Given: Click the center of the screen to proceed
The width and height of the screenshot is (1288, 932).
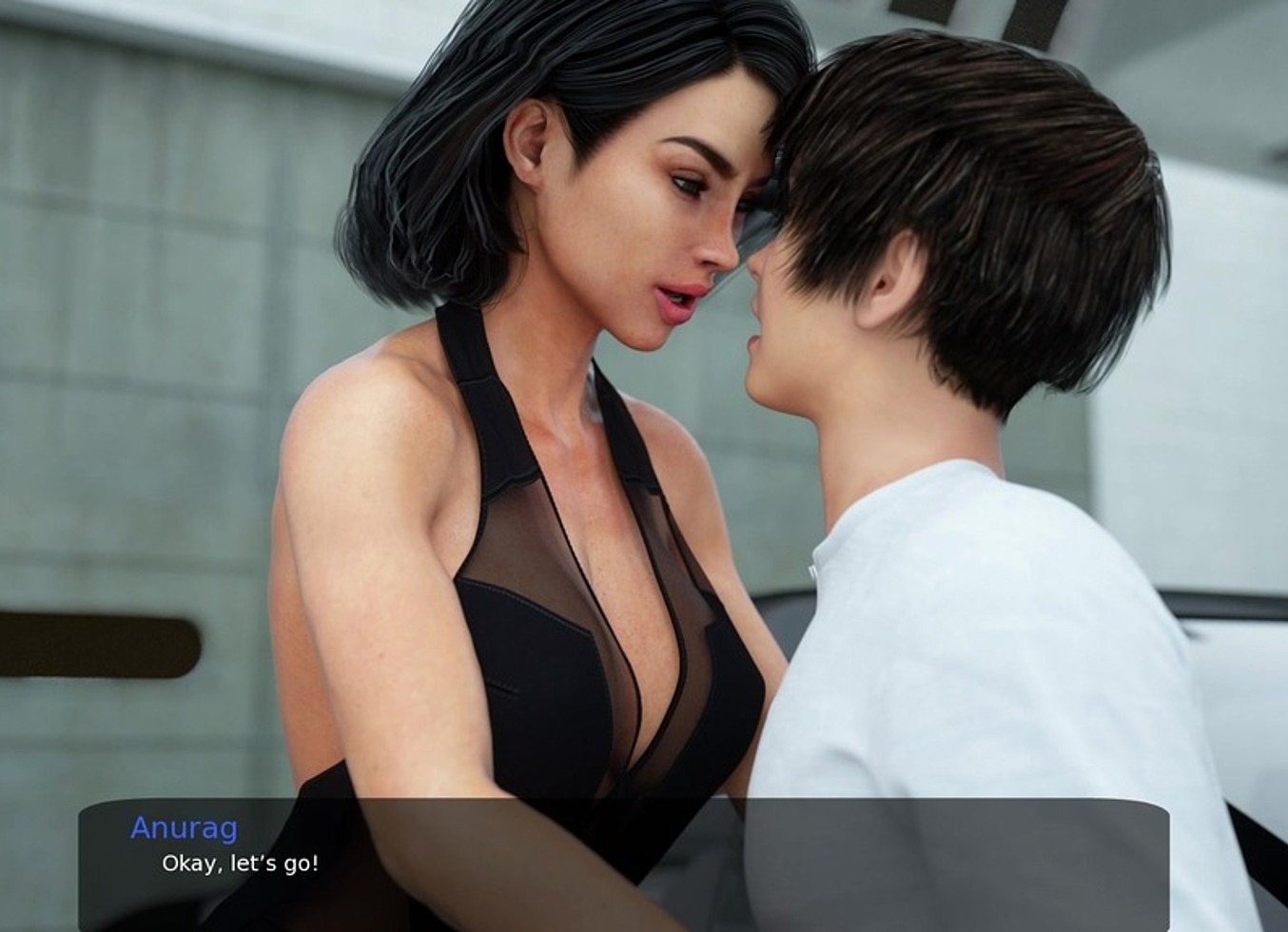Looking at the screenshot, I should [x=644, y=466].
